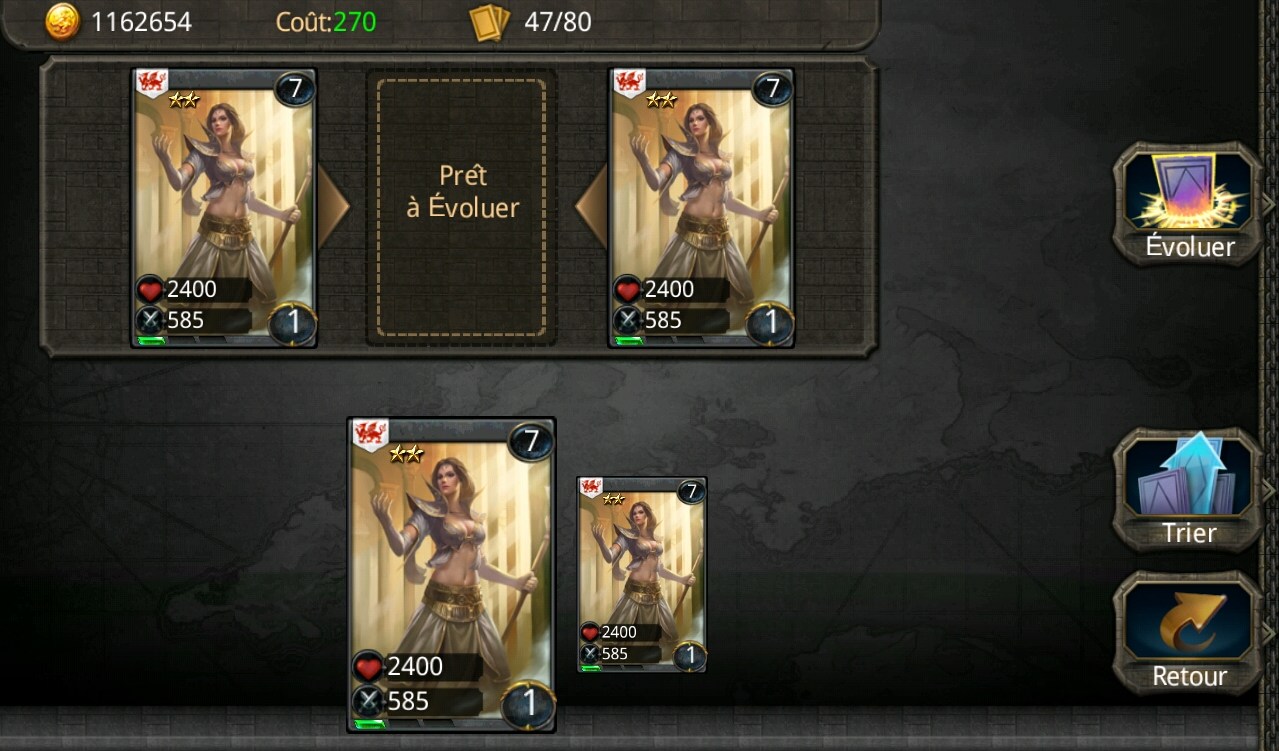
Task: Select the right card in the evolution slot
Action: click(x=701, y=208)
